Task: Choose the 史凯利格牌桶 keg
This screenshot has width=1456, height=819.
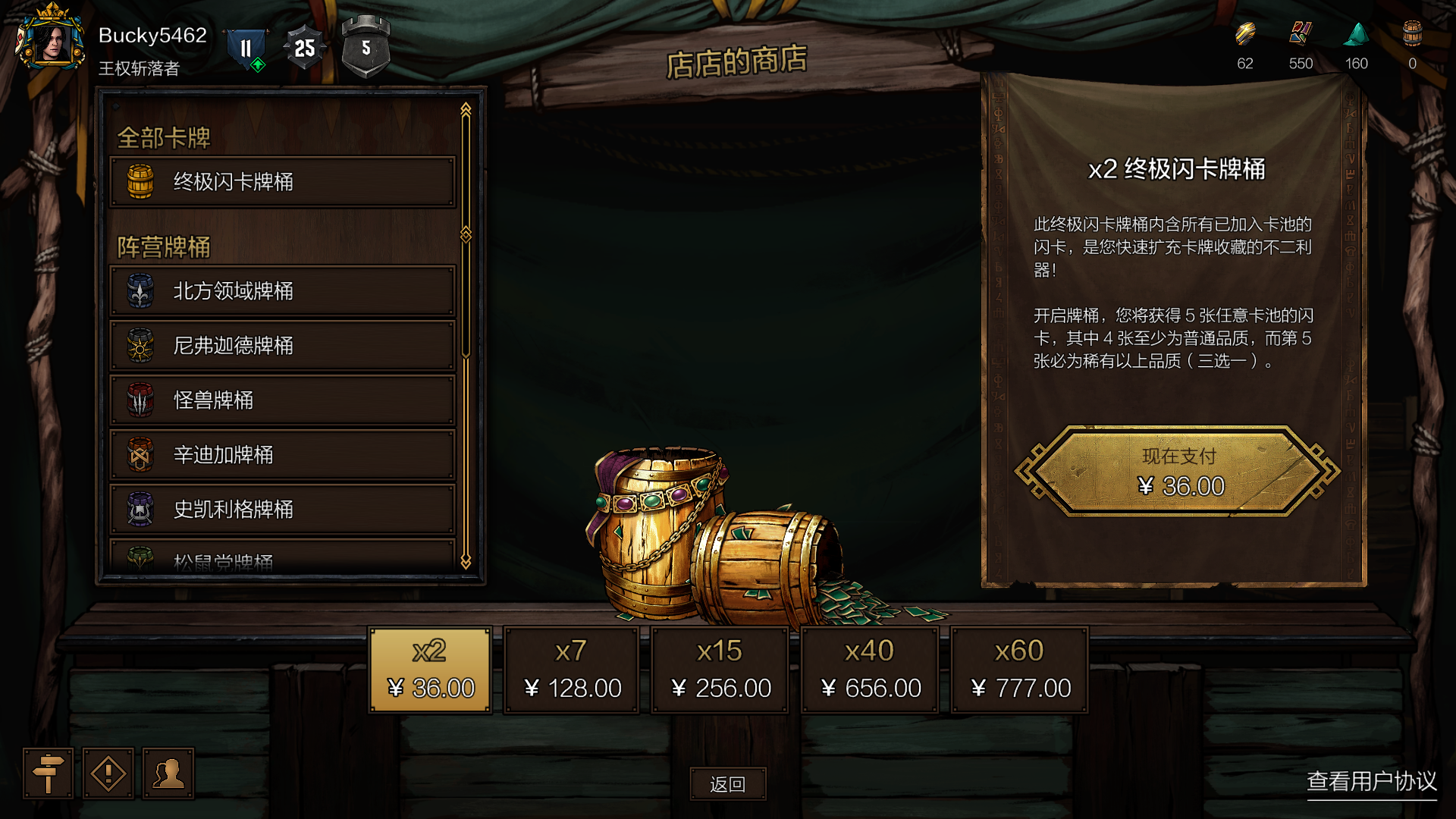Action: [282, 510]
